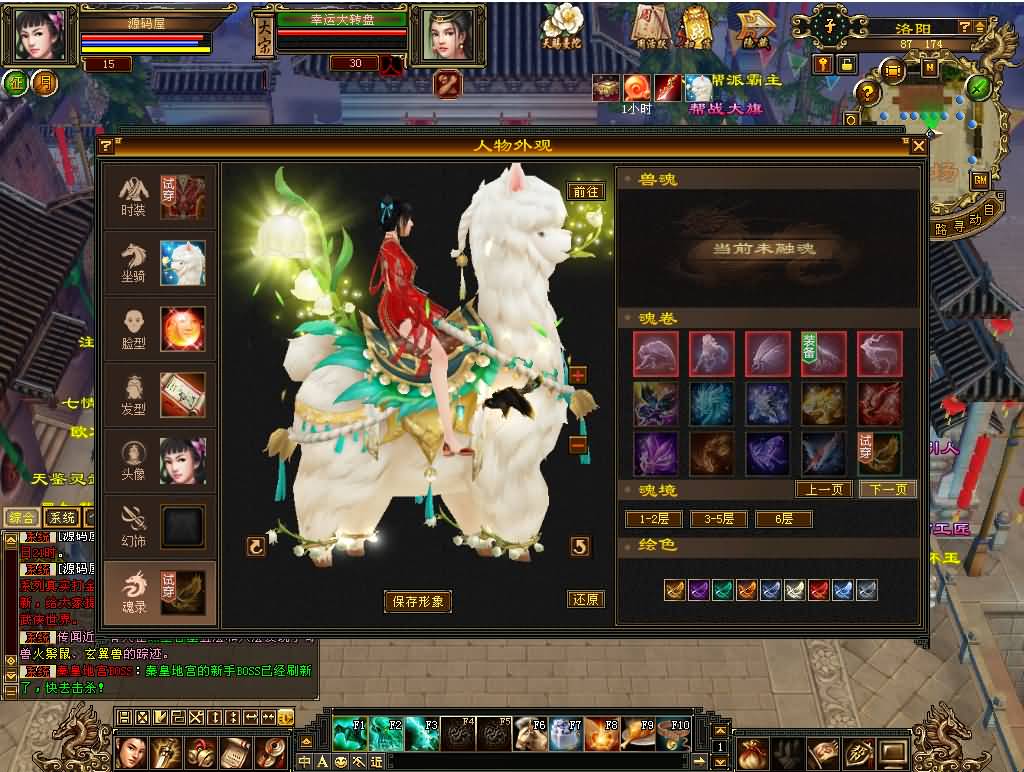Open the 综合 general chat tab
The image size is (1024, 772).
pyautogui.click(x=22, y=517)
